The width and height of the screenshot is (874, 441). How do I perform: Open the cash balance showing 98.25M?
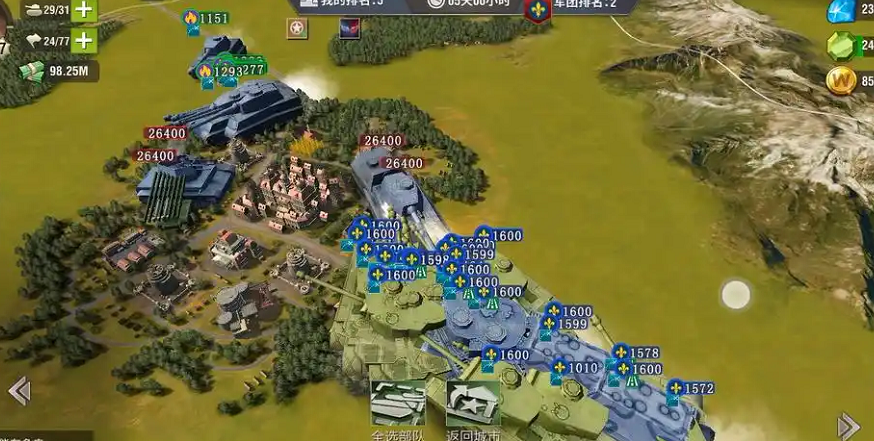click(58, 71)
